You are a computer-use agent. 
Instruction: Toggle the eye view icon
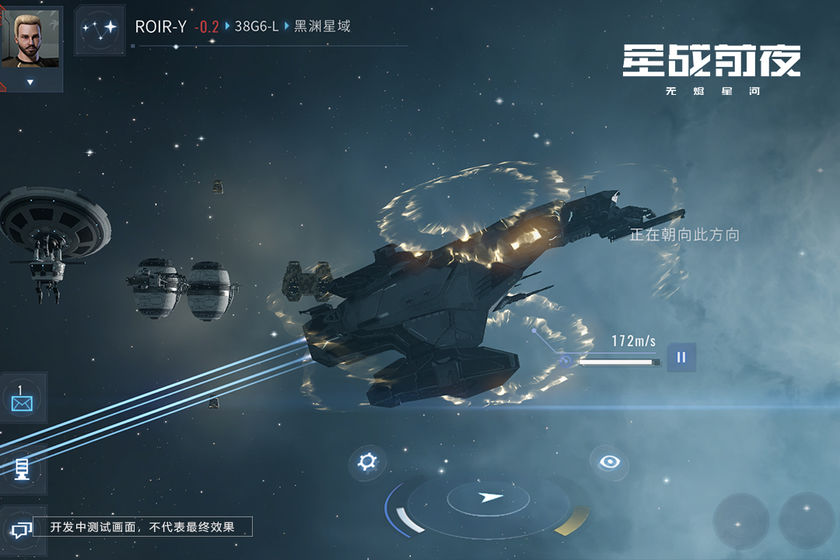point(608,461)
